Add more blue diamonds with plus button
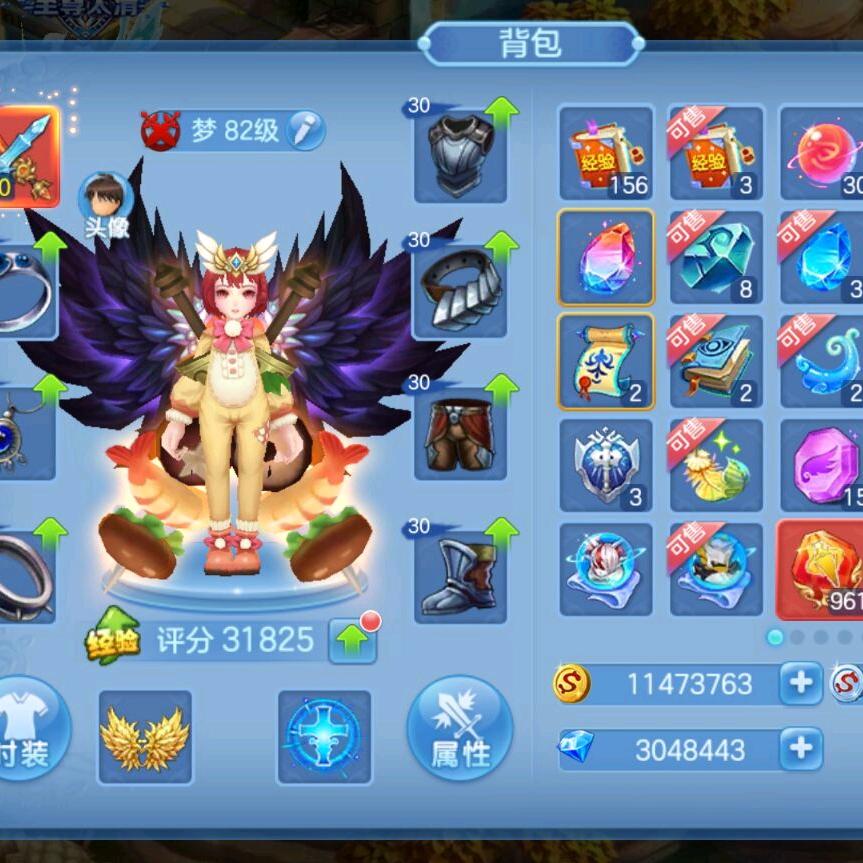863x863 pixels. click(800, 748)
